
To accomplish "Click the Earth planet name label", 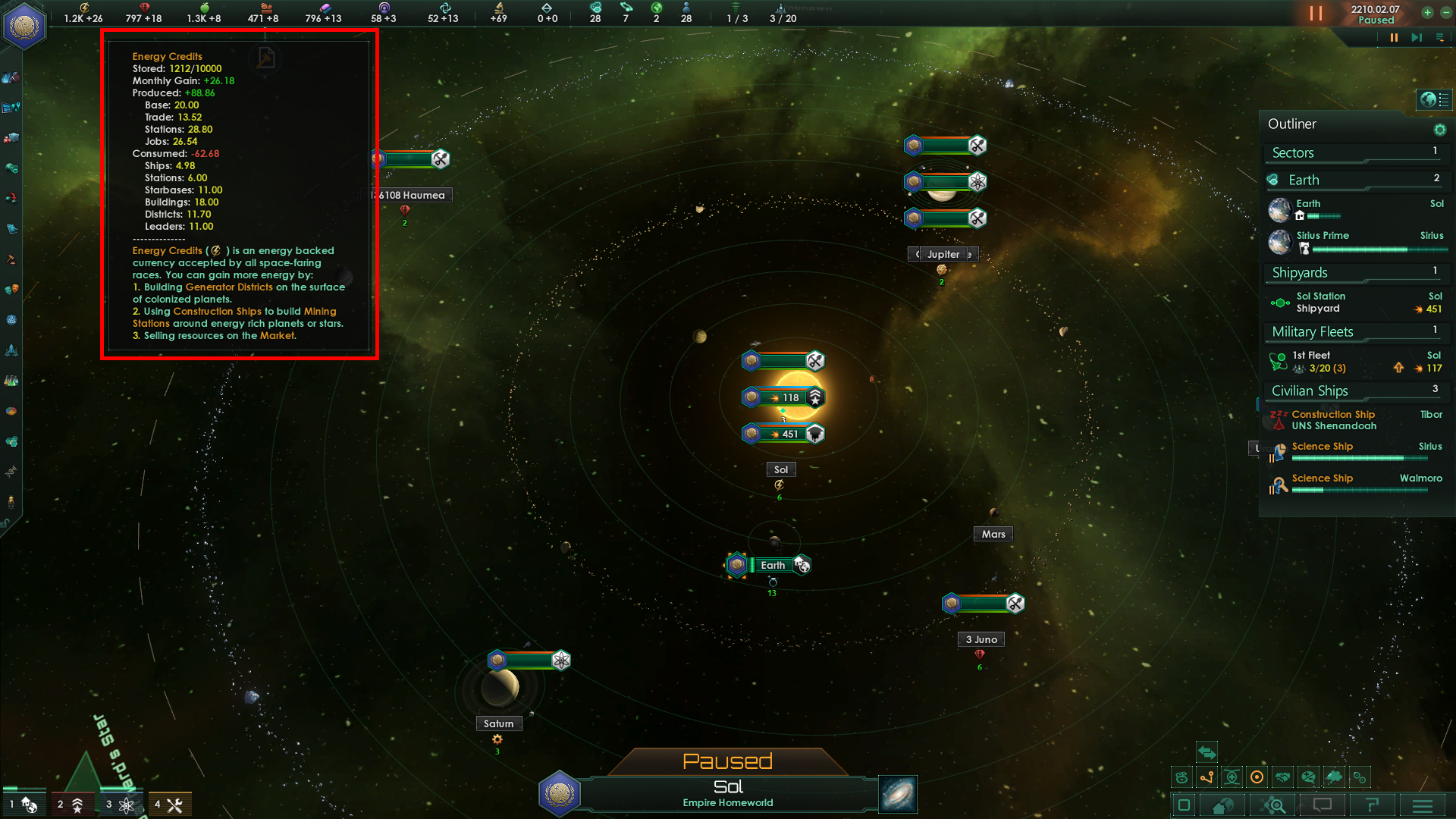I will [x=773, y=565].
